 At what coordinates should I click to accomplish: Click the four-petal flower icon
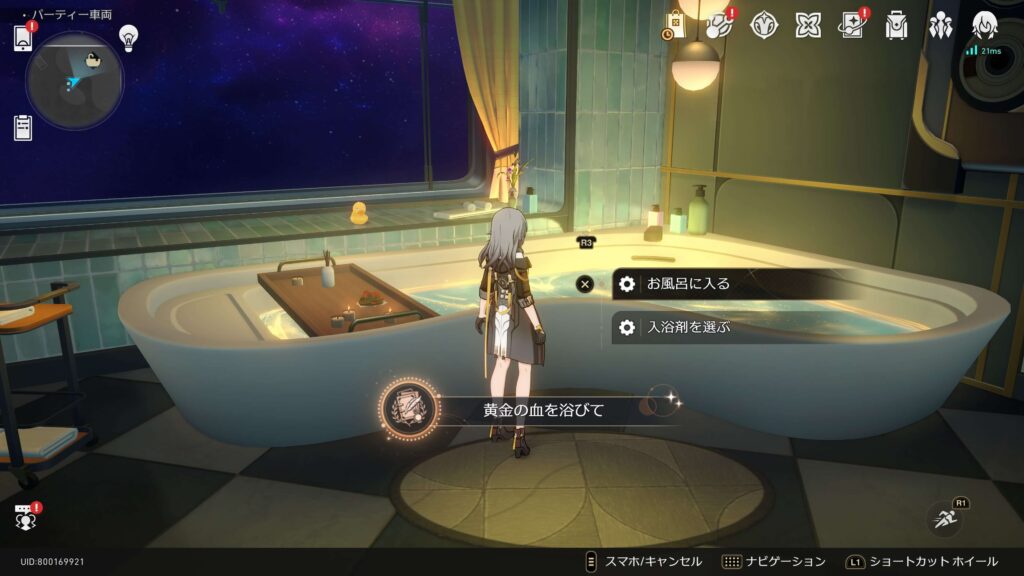click(x=808, y=26)
